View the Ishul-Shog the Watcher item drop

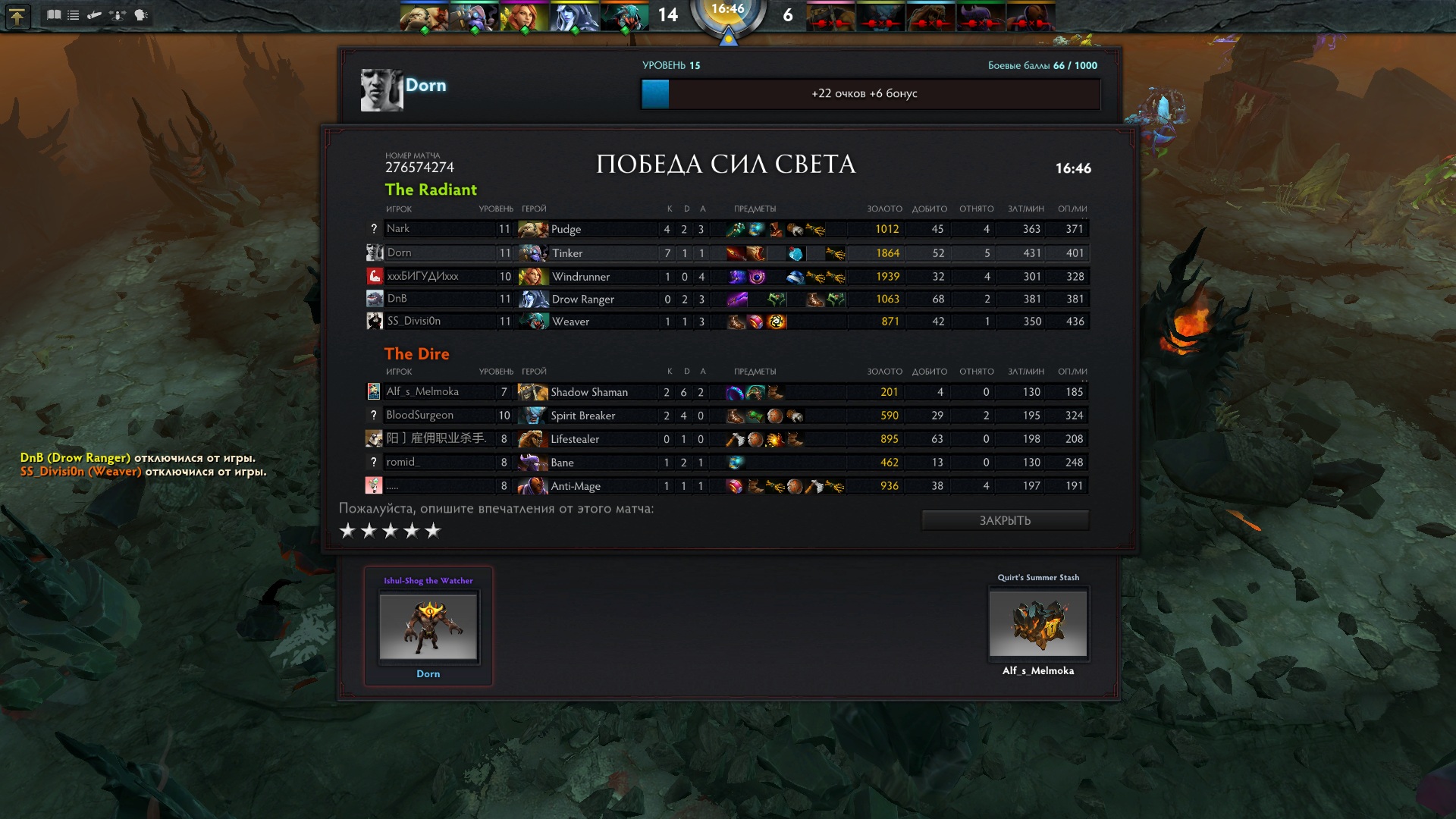(428, 626)
